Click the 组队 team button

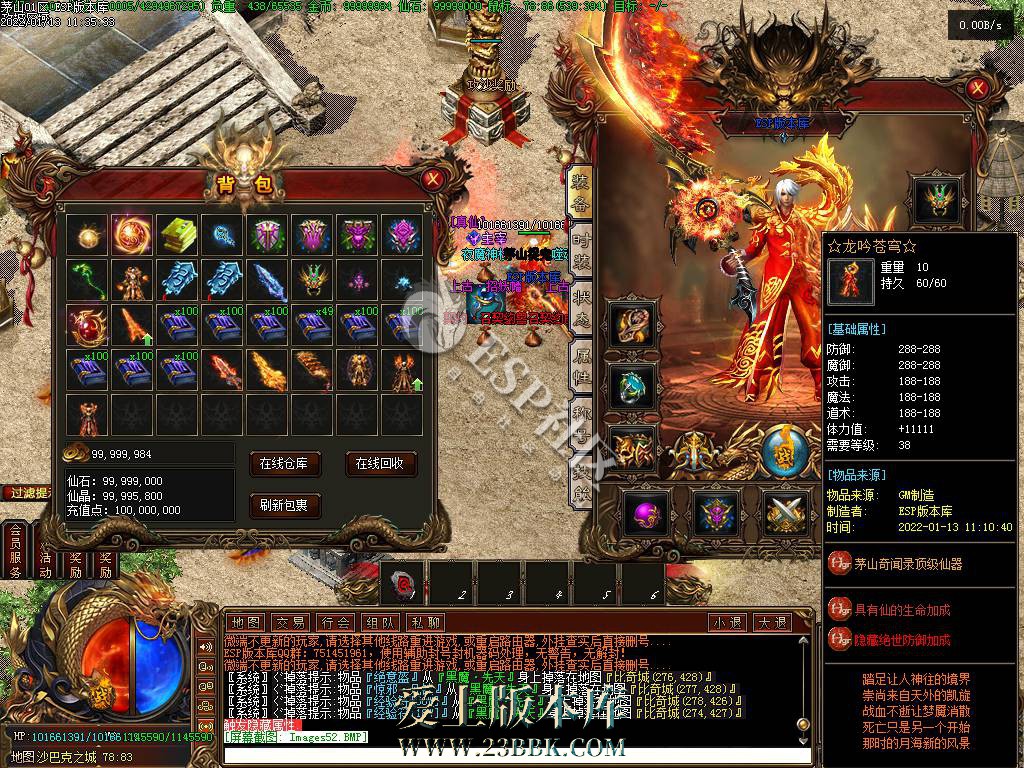pos(381,622)
